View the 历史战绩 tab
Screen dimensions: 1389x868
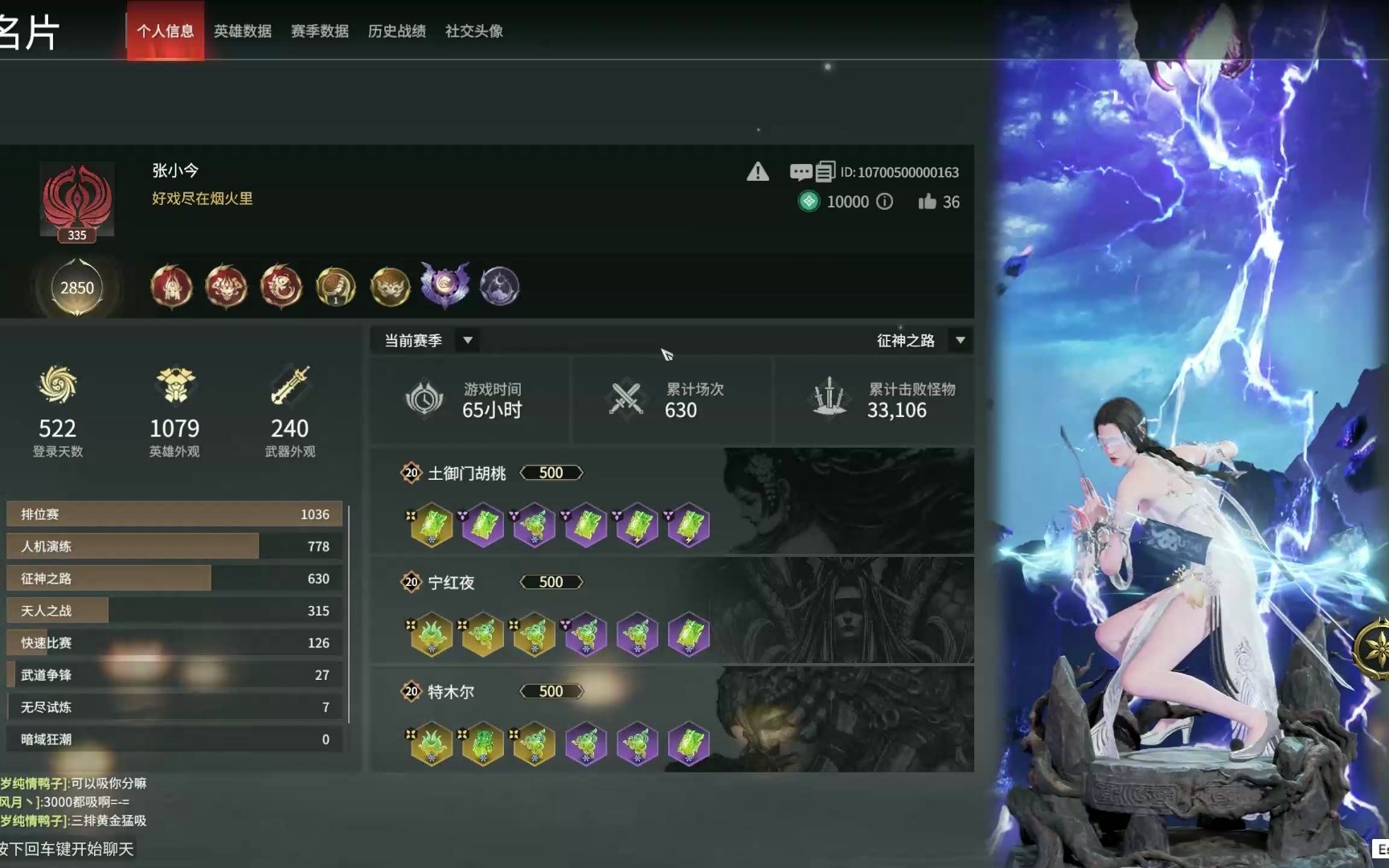(396, 31)
